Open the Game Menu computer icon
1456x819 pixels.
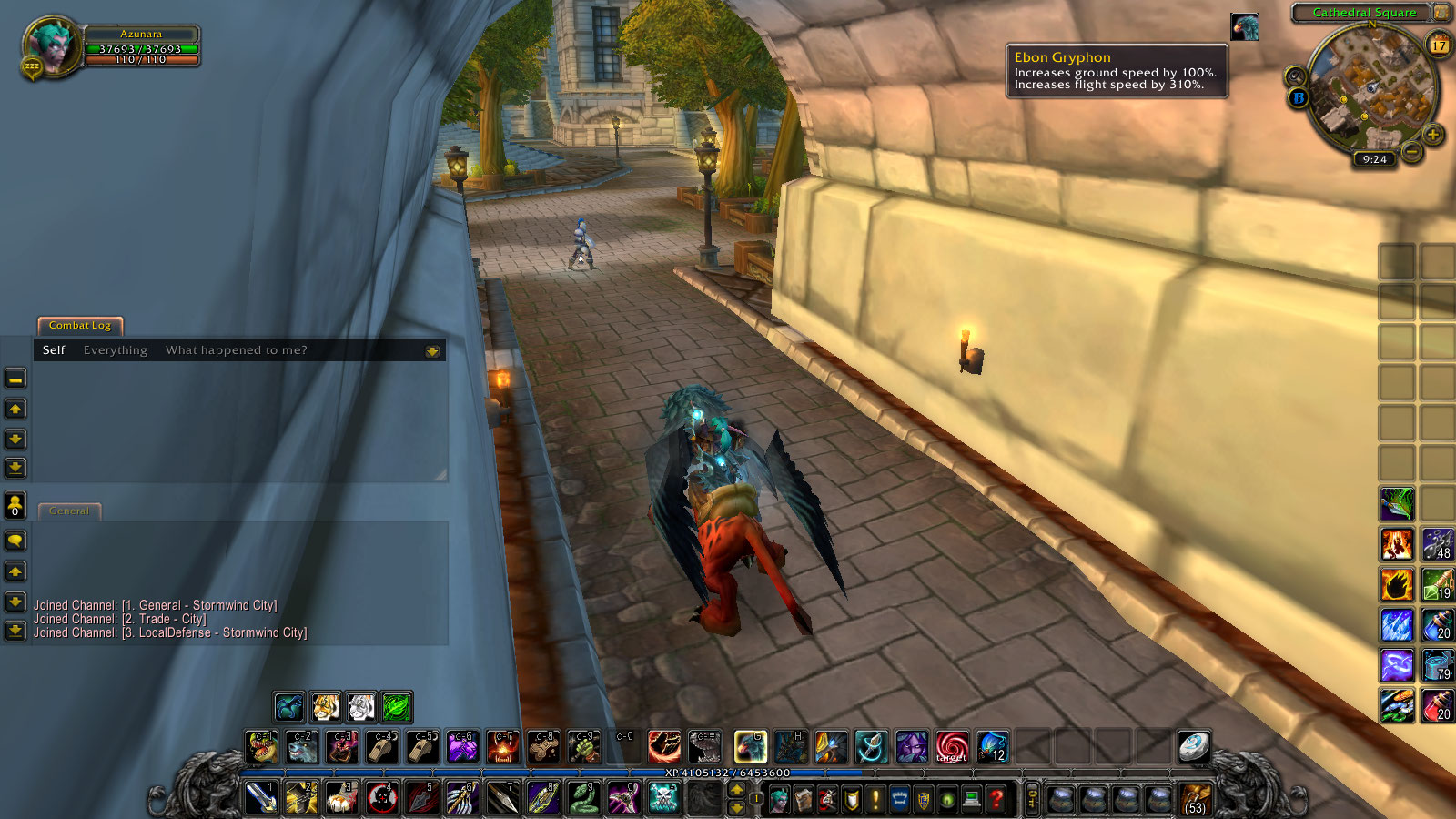[973, 800]
